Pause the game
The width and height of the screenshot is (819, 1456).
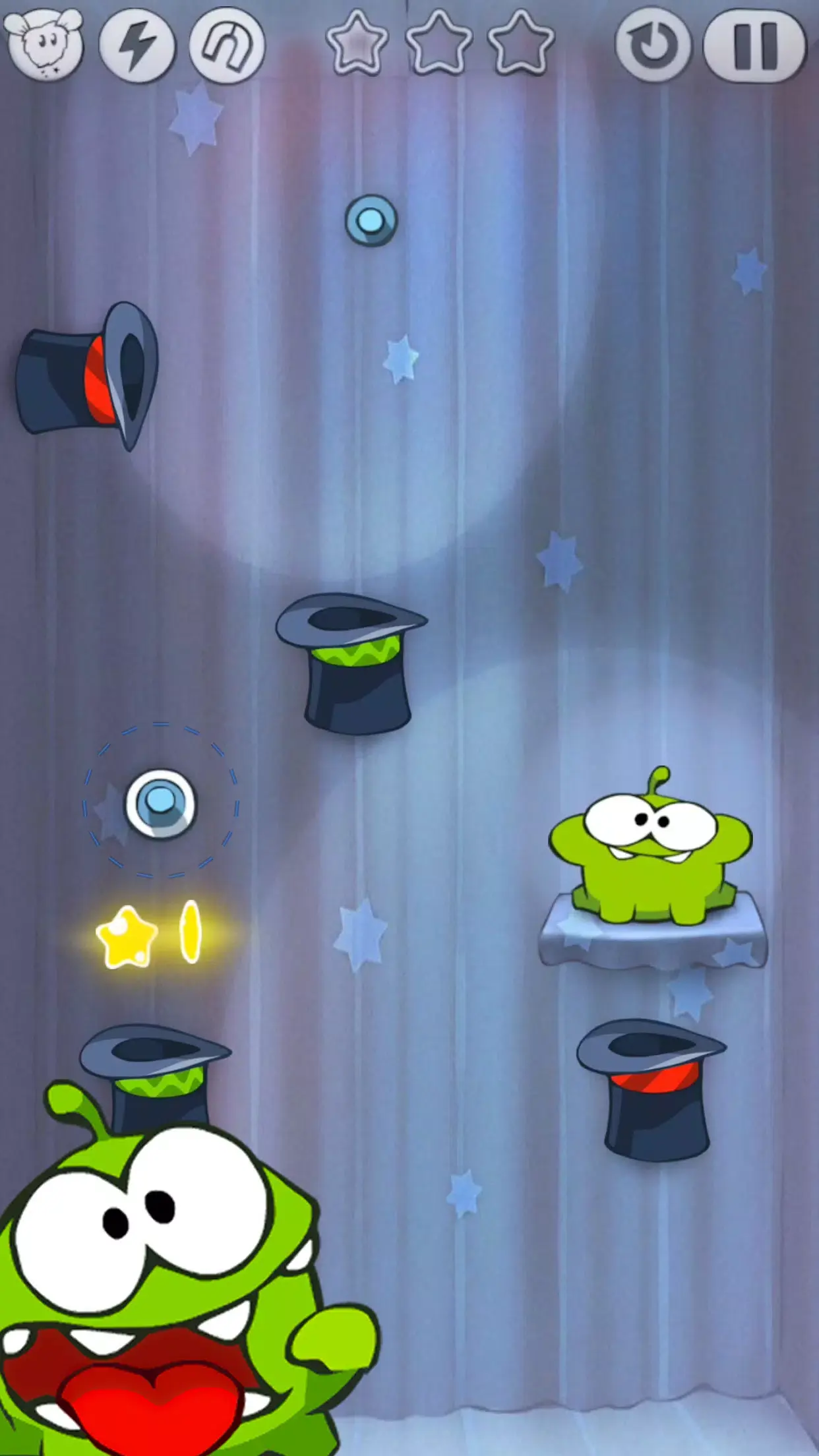coord(755,46)
